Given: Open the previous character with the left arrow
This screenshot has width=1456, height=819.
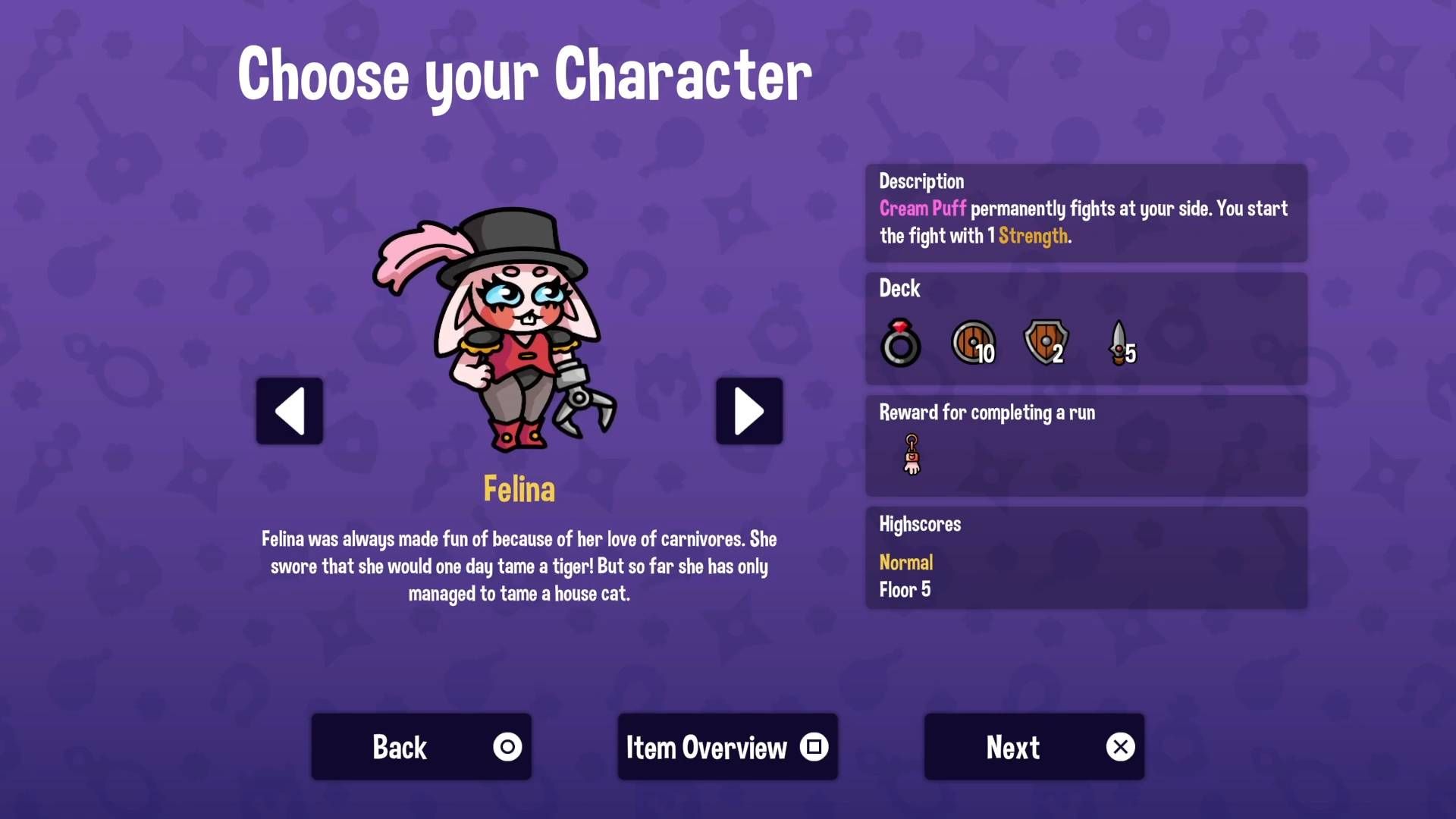Looking at the screenshot, I should (289, 410).
